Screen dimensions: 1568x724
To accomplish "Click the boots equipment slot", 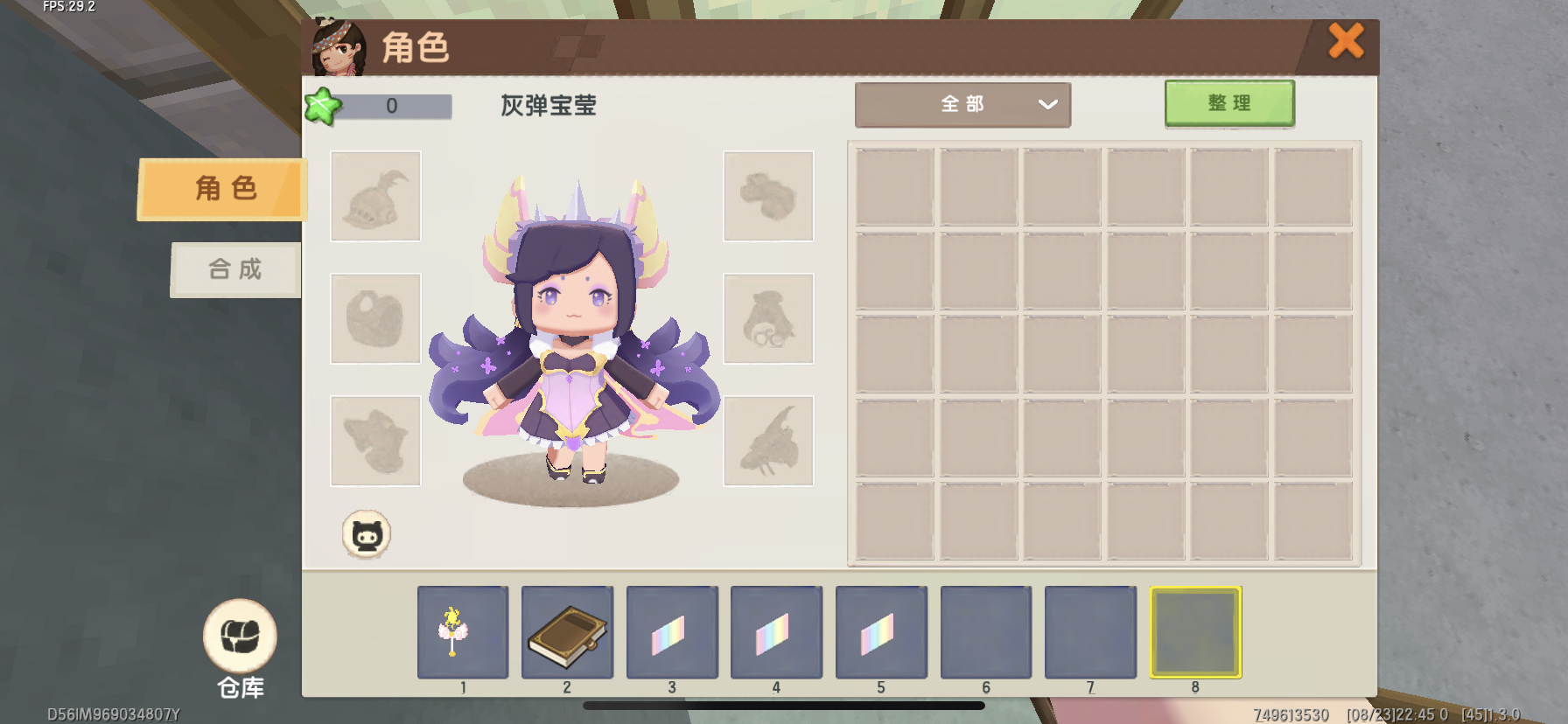I will tap(768, 197).
